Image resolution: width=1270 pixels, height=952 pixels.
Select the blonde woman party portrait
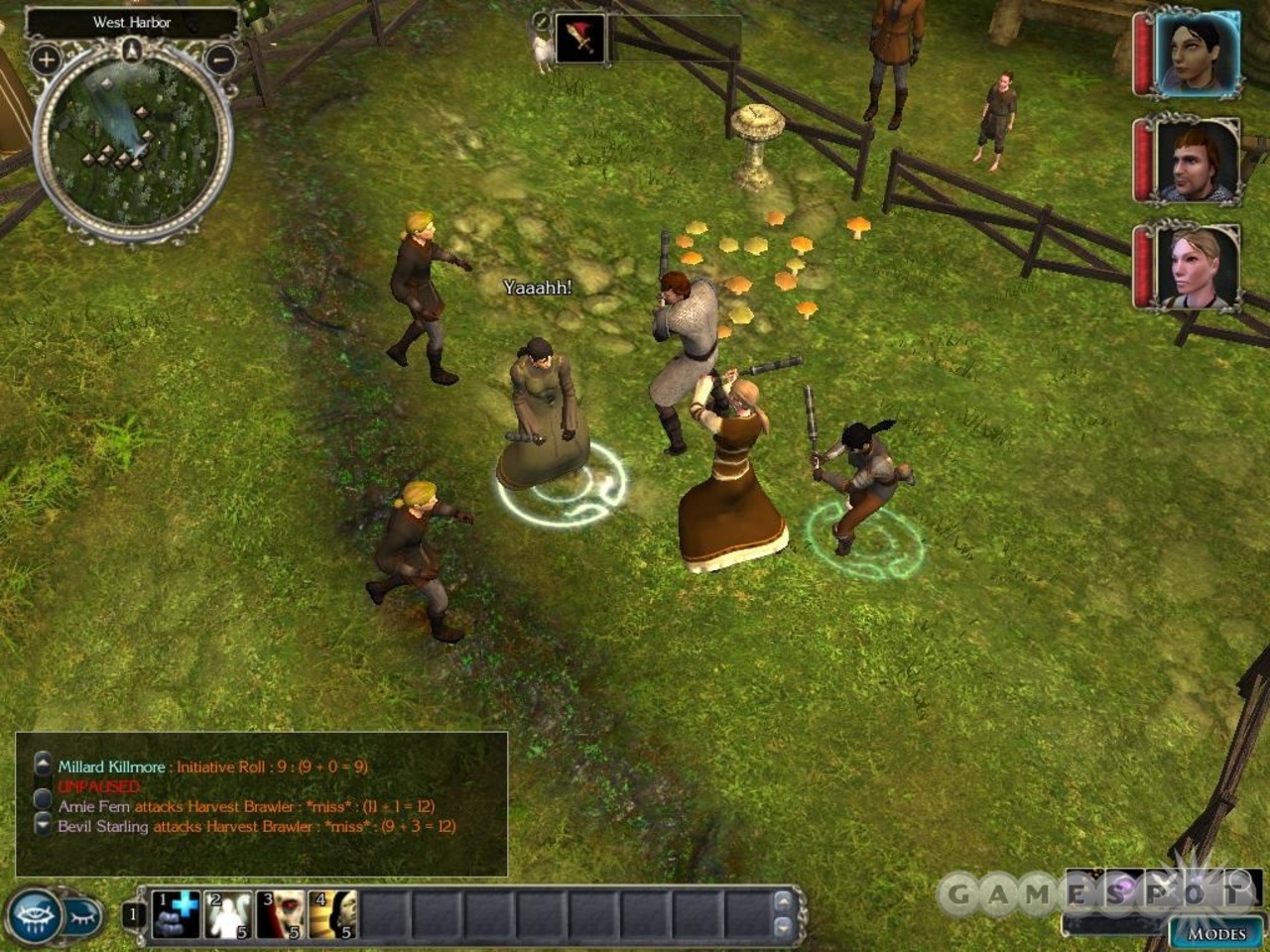[1196, 268]
